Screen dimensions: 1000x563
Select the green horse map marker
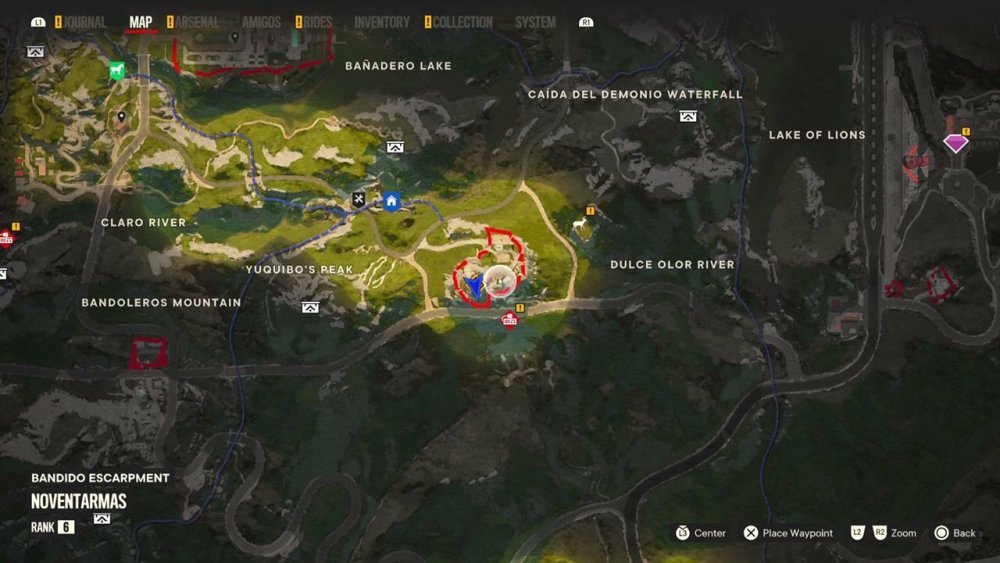[117, 71]
